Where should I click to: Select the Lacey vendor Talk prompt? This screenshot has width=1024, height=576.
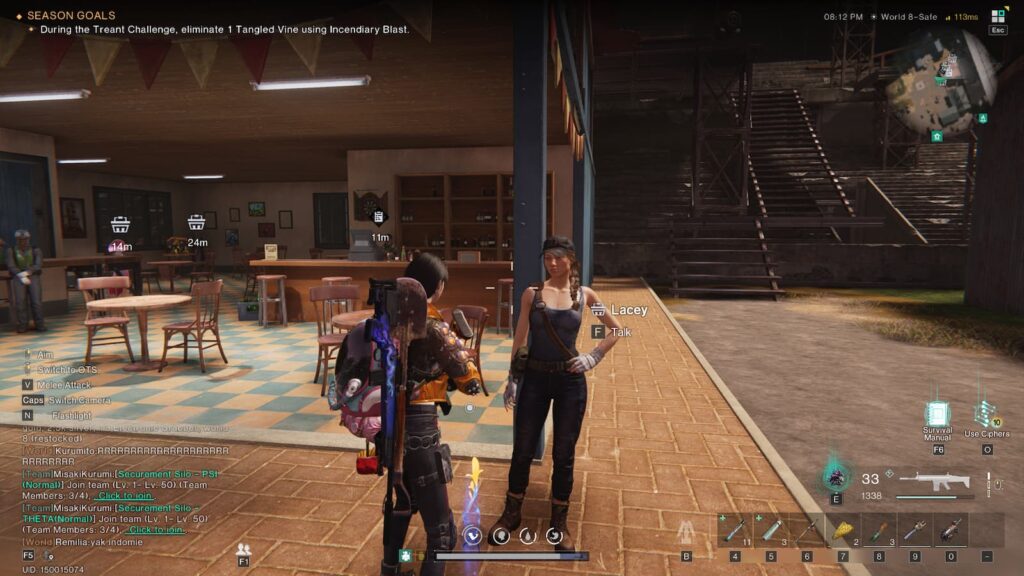coord(621,331)
